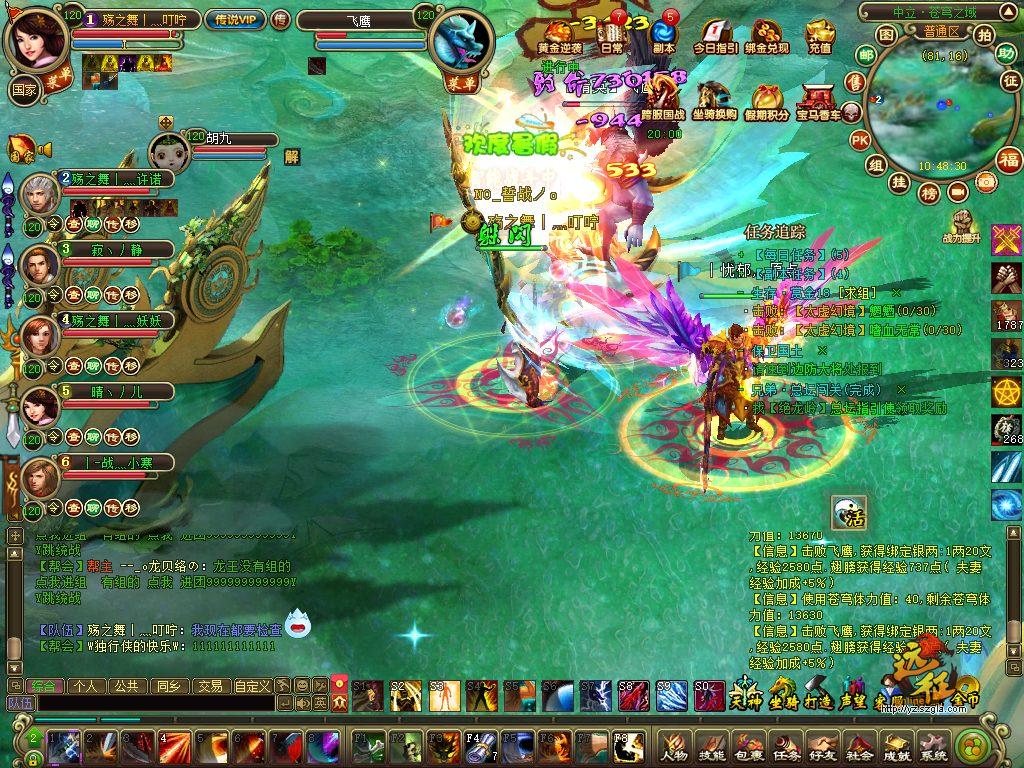Toggle the PK mode button by the minimap
The image size is (1024, 768).
coord(860,140)
